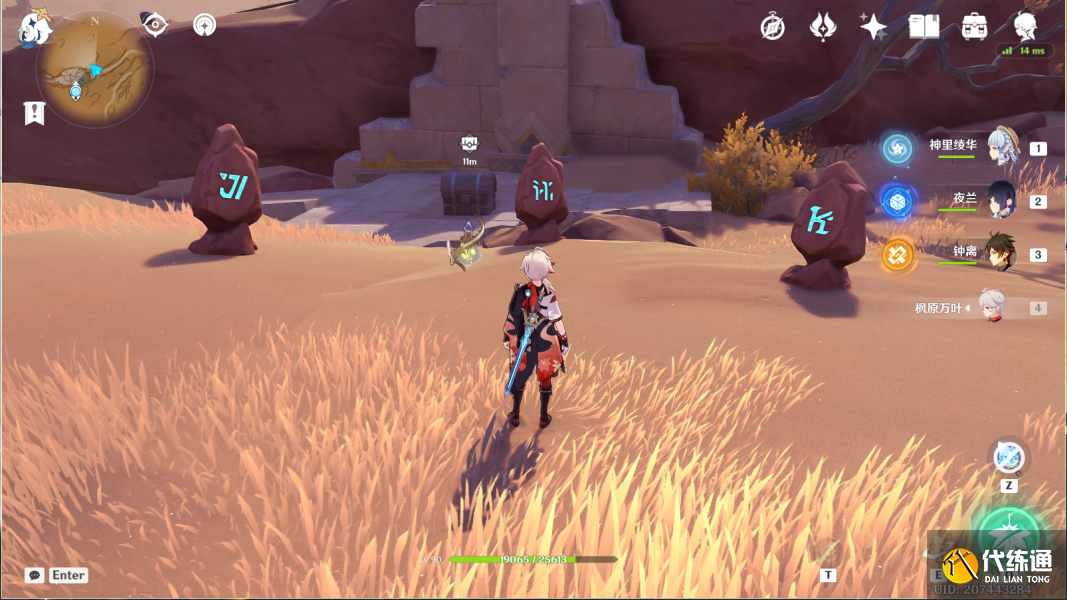Open the chat box speech bubble
This screenshot has height=600, width=1067.
[x=35, y=575]
